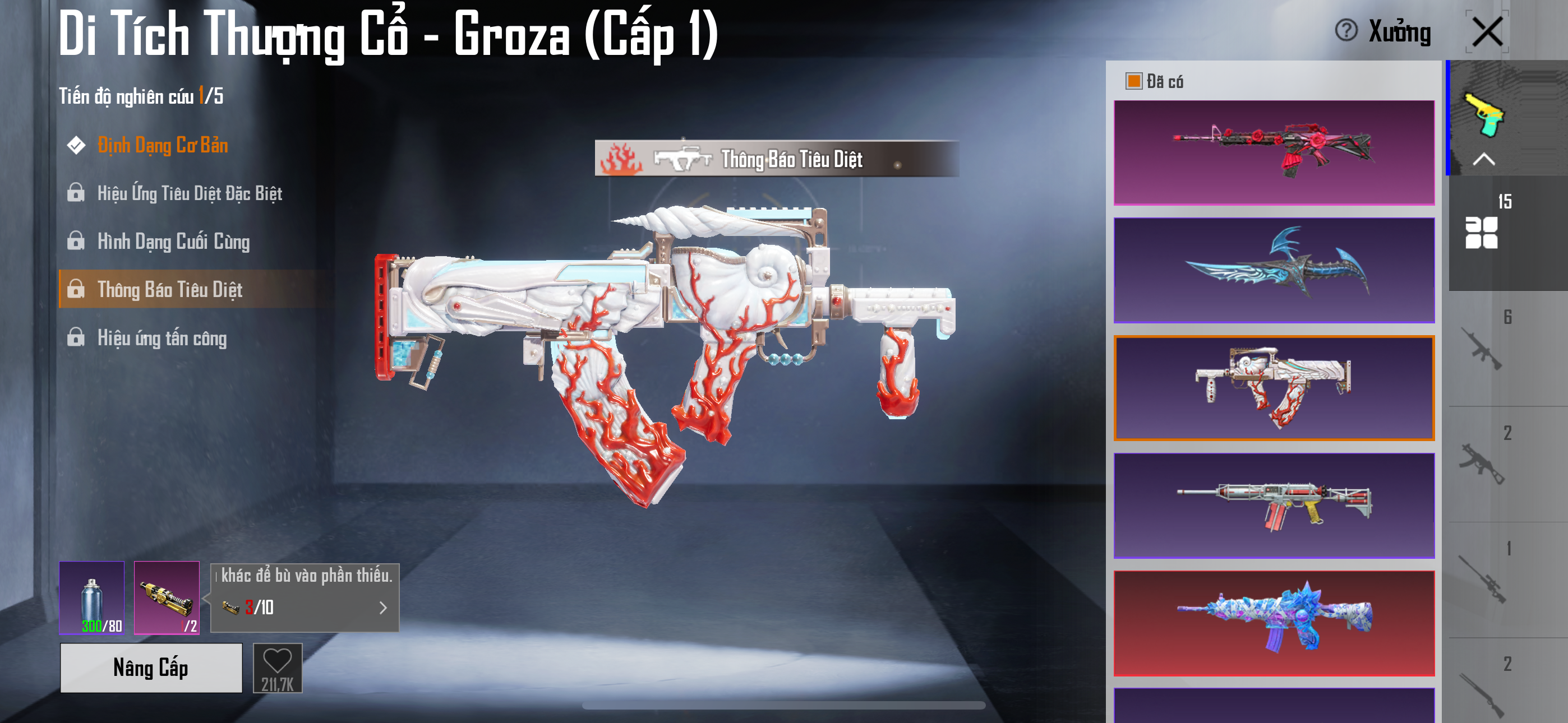Image resolution: width=1568 pixels, height=723 pixels.
Task: Select the white coral Groza skin thumbnail
Action: tap(1274, 388)
